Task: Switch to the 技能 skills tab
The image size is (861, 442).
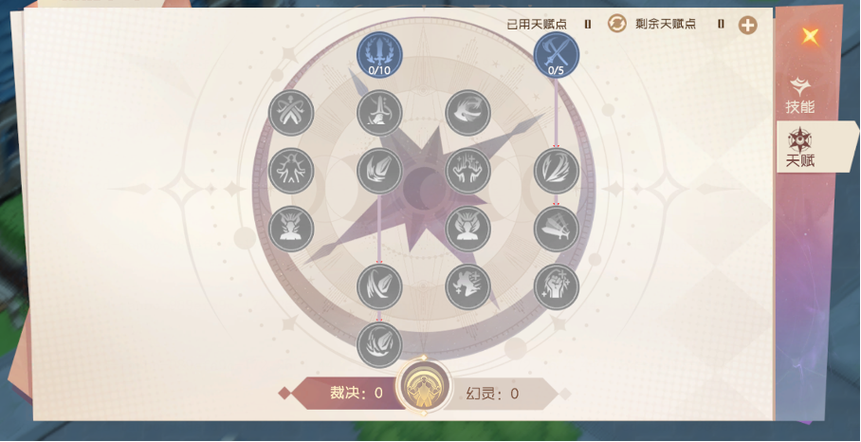Action: coord(800,95)
